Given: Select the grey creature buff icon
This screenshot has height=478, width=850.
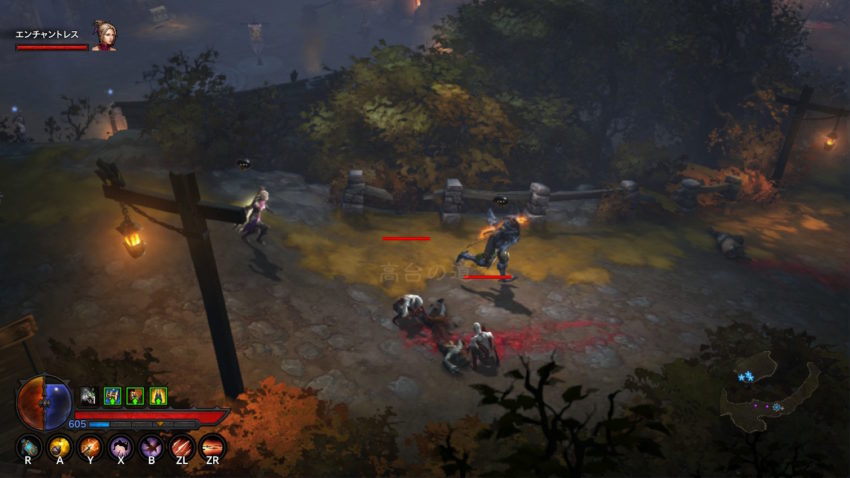Looking at the screenshot, I should point(88,396).
